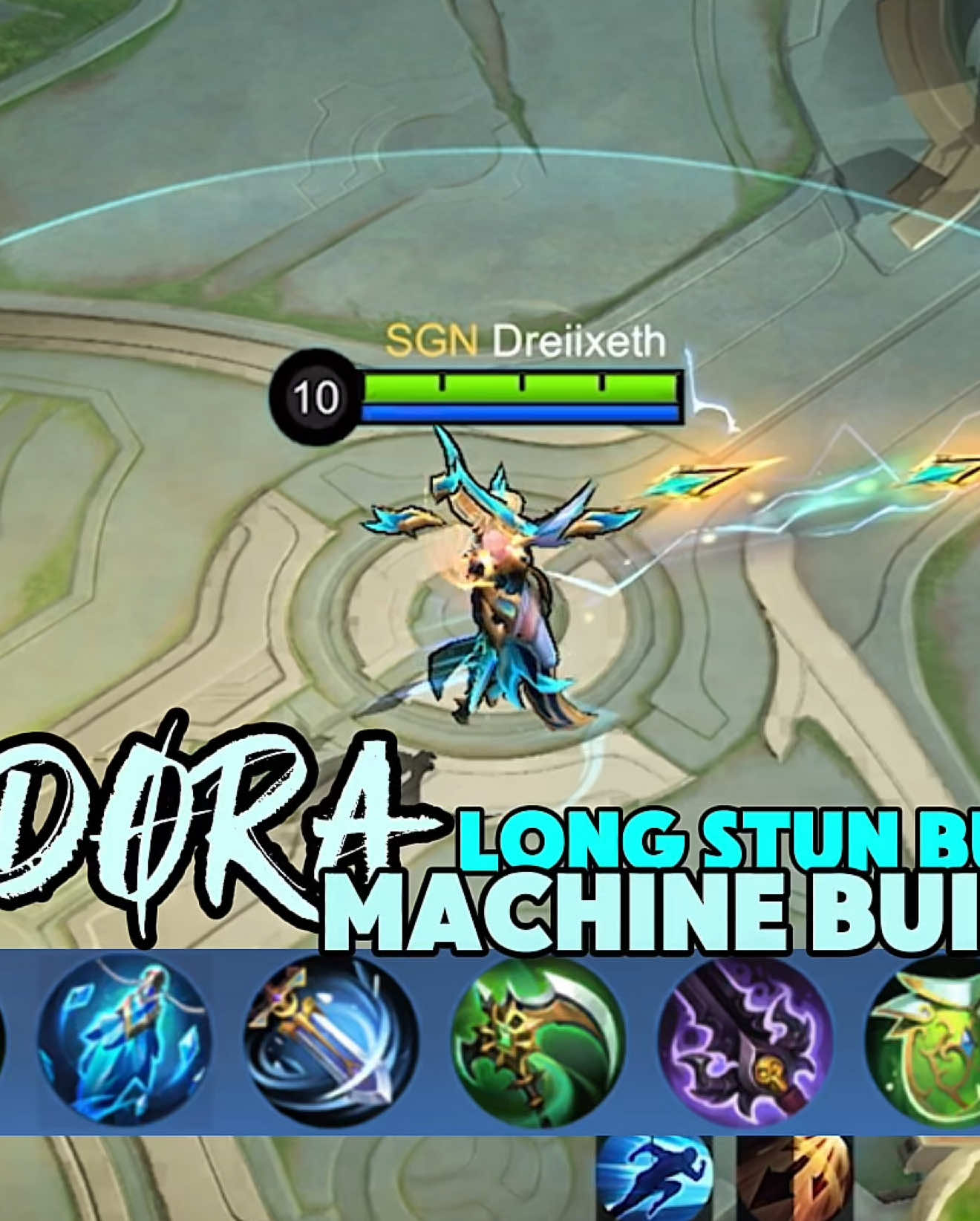980x1221 pixels.
Task: Click the player name Dreiixeth
Action: pyautogui.click(x=581, y=342)
